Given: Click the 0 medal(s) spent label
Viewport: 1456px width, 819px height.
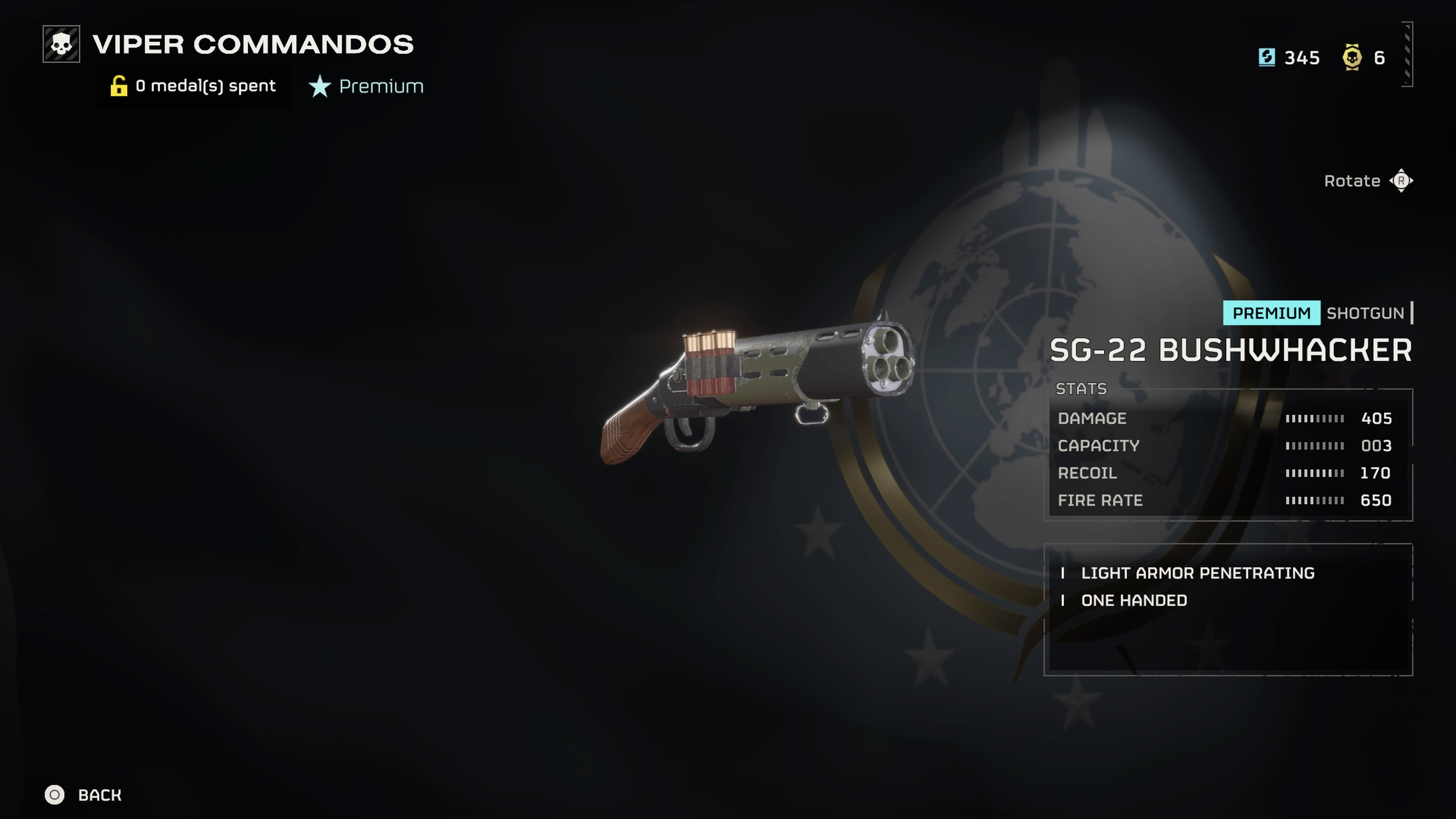Looking at the screenshot, I should [x=205, y=86].
